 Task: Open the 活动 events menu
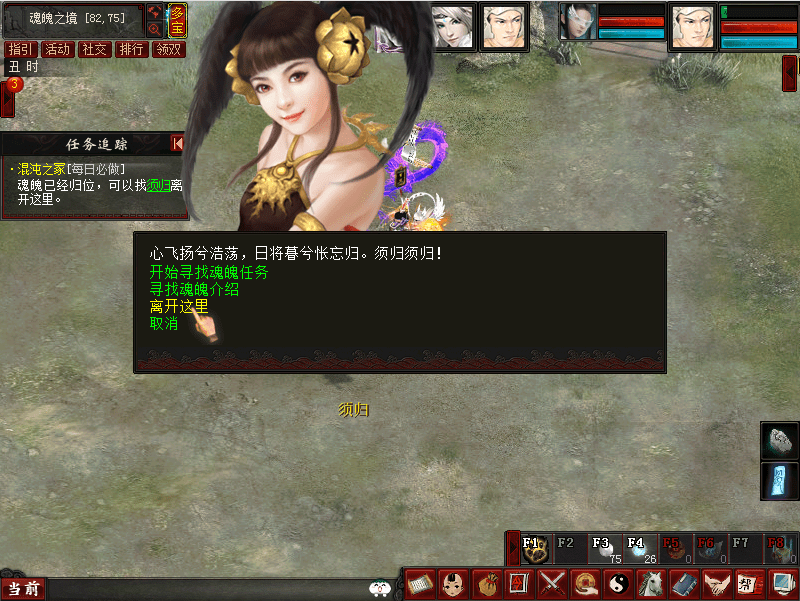(58, 49)
